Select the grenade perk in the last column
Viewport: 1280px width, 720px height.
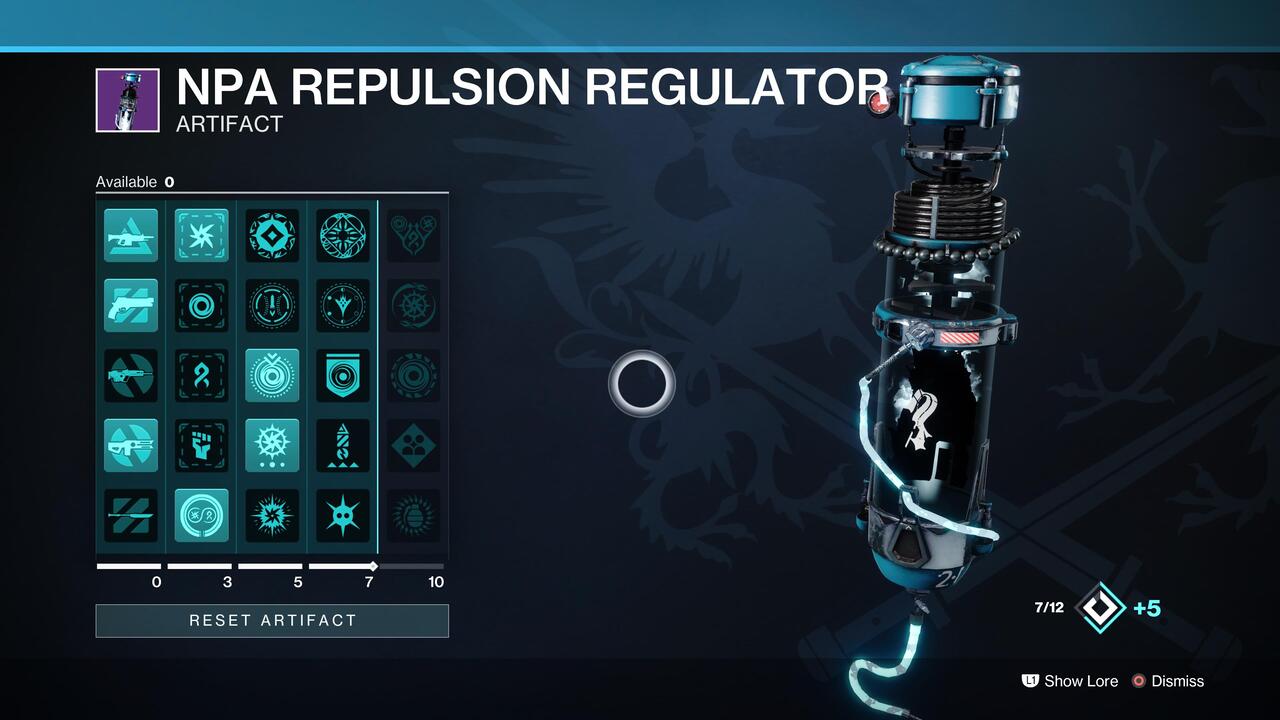tap(414, 516)
